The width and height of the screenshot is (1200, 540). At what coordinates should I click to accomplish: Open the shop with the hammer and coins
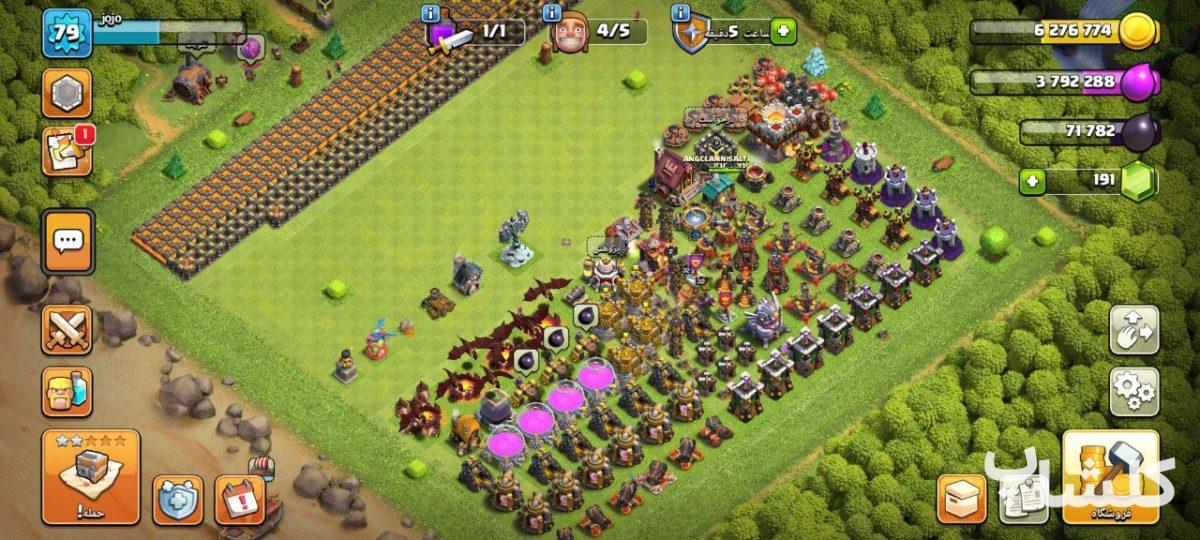coord(1111,478)
